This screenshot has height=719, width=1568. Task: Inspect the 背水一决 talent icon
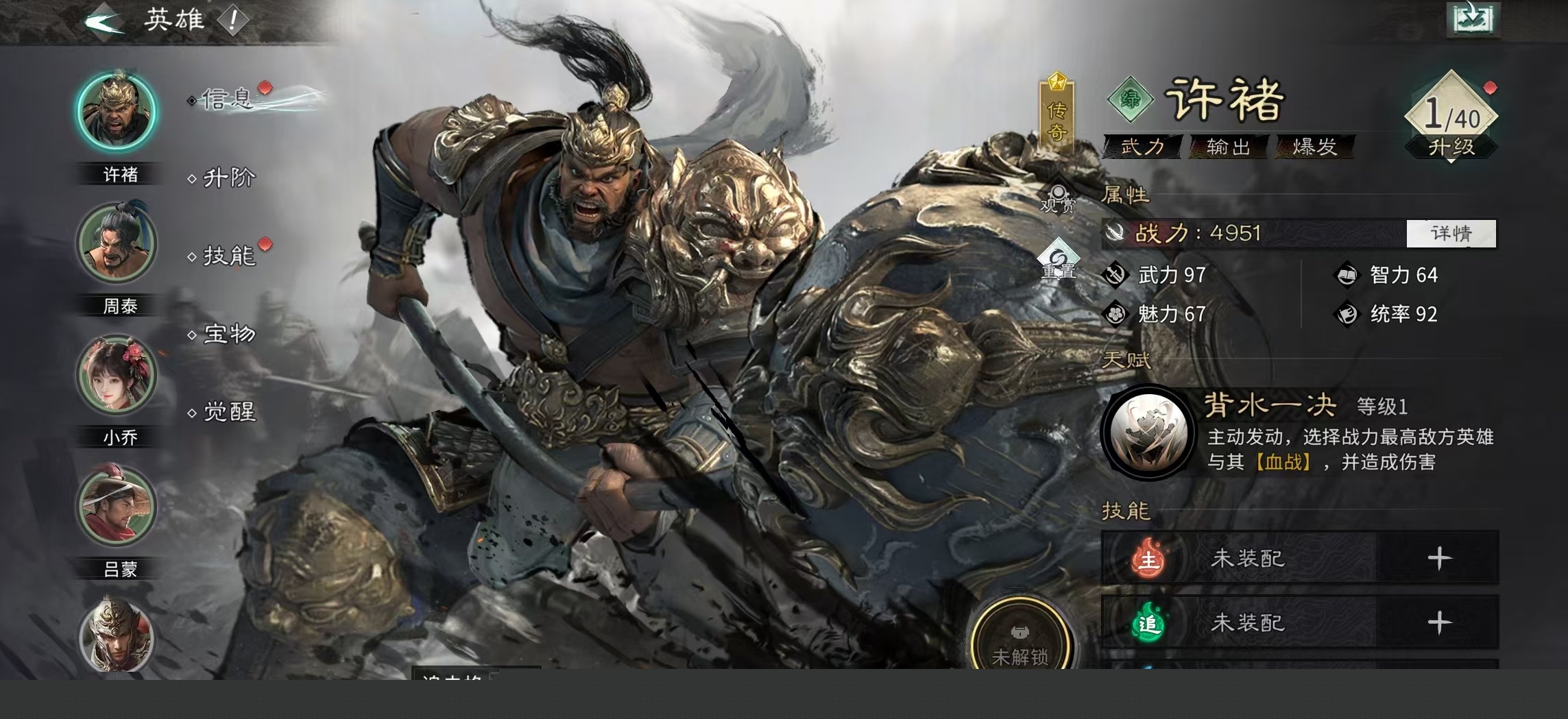pyautogui.click(x=1148, y=432)
